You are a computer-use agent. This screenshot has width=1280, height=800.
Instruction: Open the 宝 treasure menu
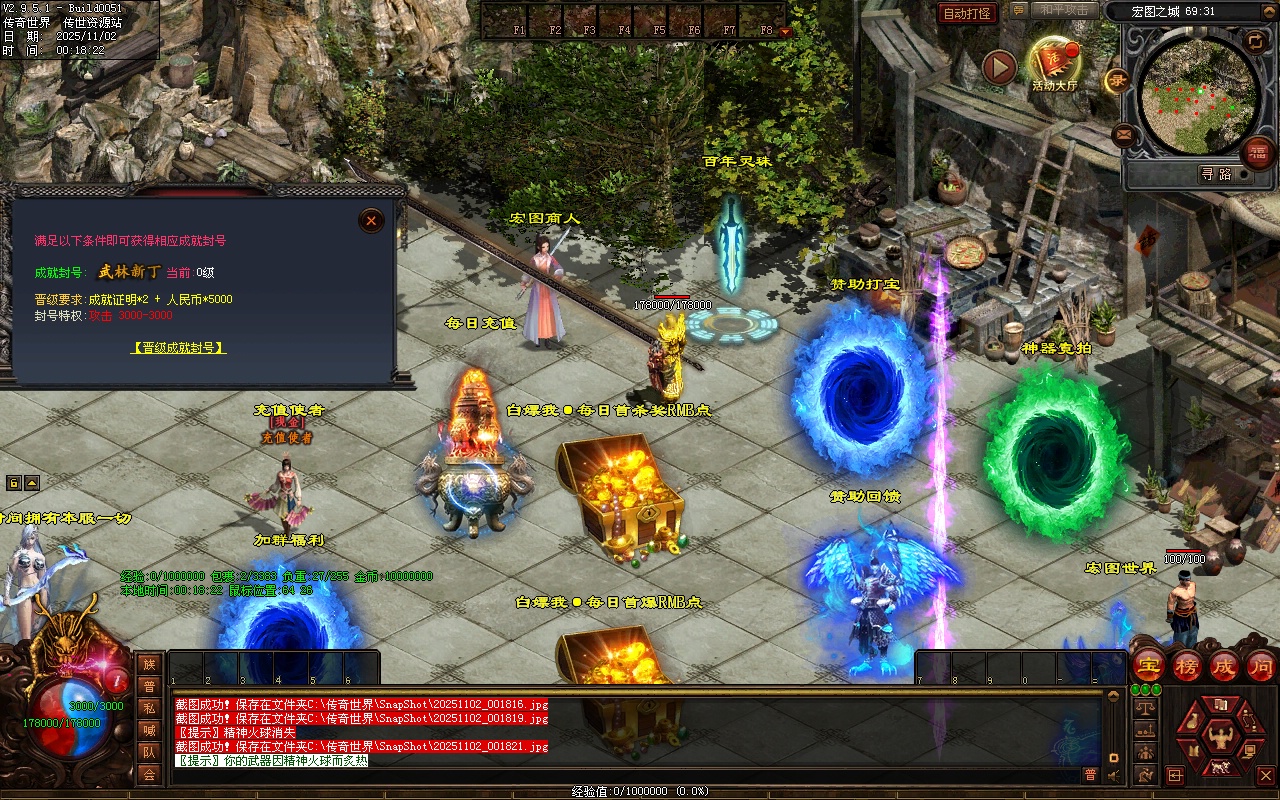(x=1149, y=665)
